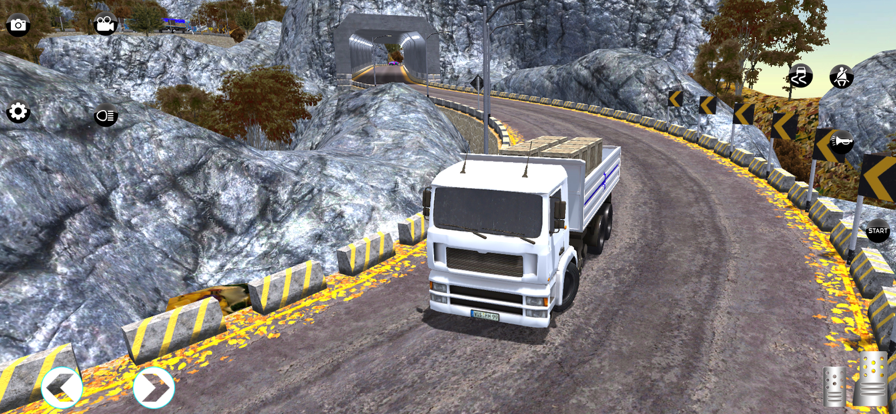Steer left with the left arrow
896x414 pixels.
[x=62, y=387]
